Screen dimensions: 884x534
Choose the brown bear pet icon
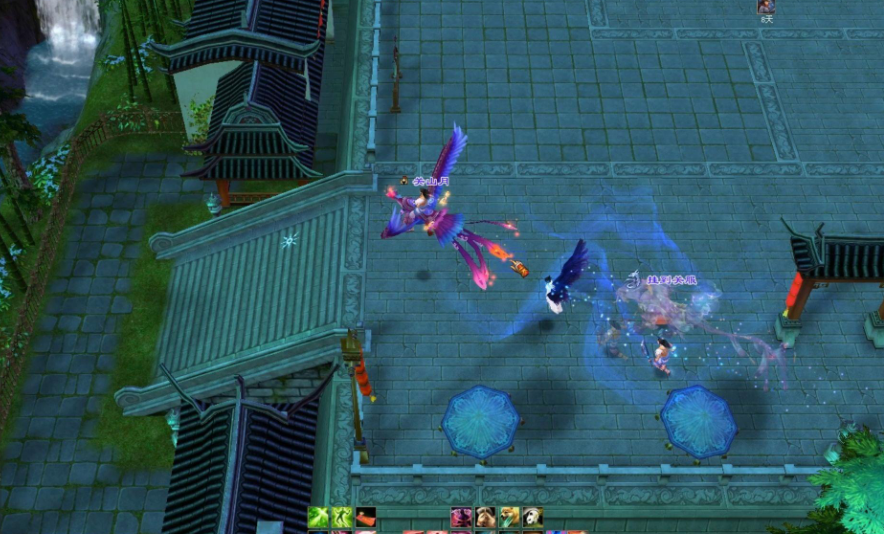pos(485,517)
